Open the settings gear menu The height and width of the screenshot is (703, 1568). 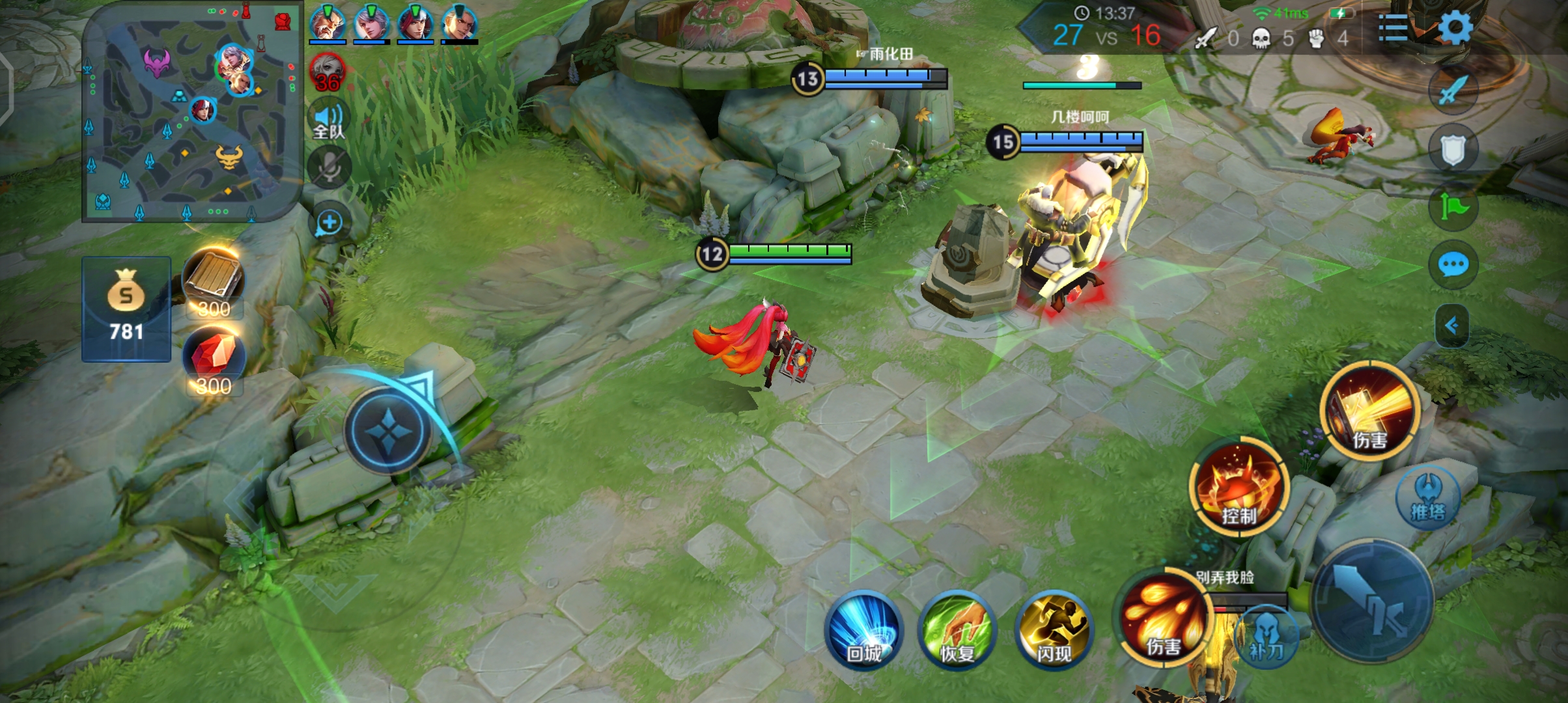tap(1454, 28)
